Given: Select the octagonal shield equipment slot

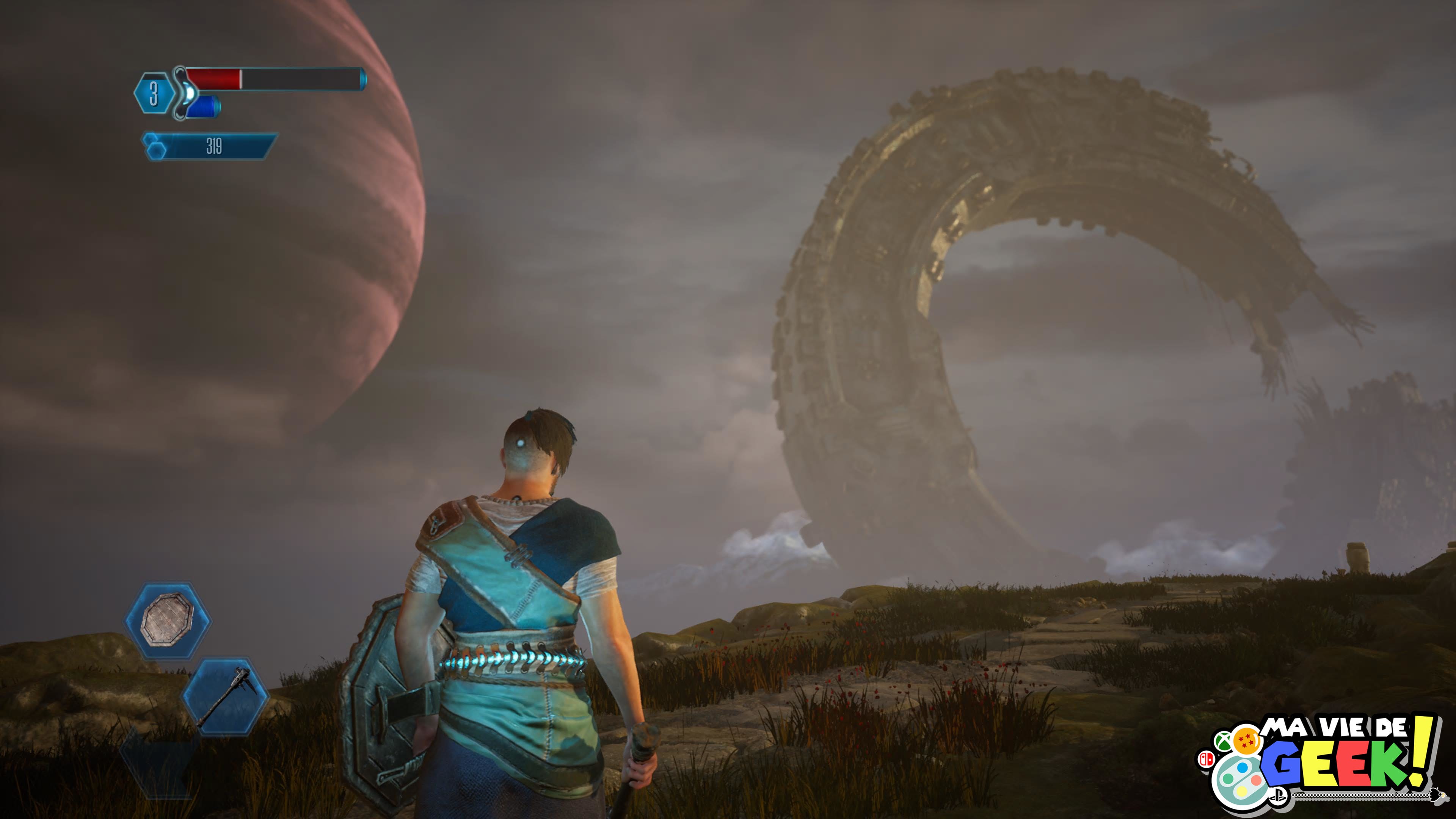Looking at the screenshot, I should click(168, 620).
